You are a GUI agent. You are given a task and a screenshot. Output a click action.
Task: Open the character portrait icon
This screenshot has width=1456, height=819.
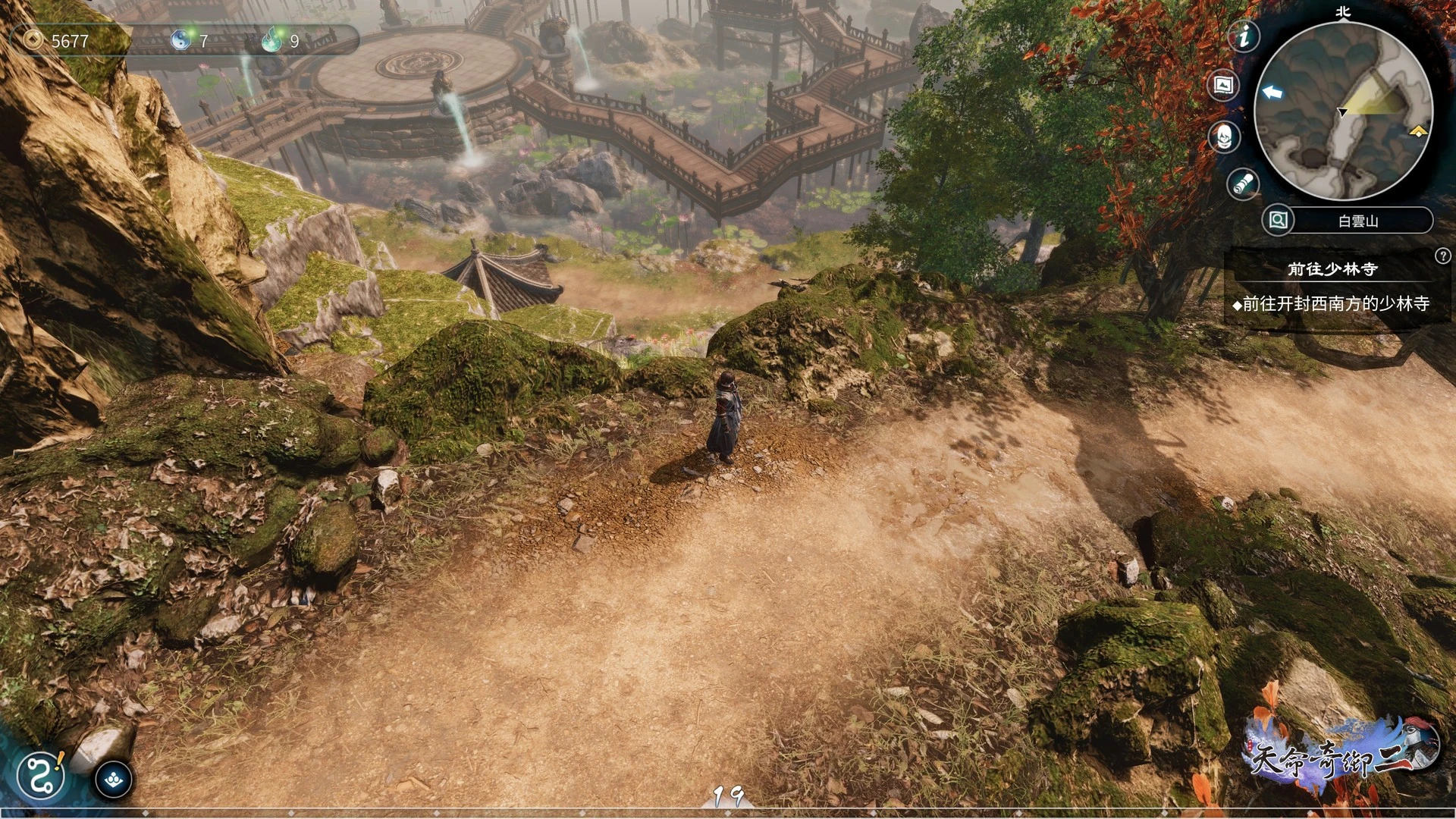tap(1223, 137)
